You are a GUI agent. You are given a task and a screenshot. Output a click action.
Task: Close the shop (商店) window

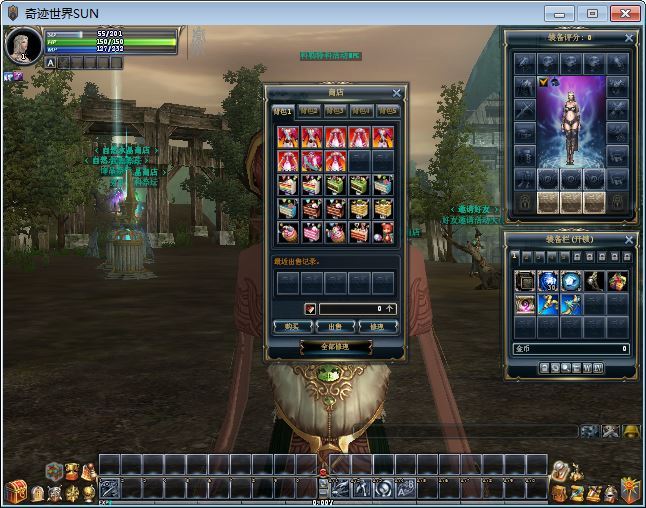pos(396,93)
